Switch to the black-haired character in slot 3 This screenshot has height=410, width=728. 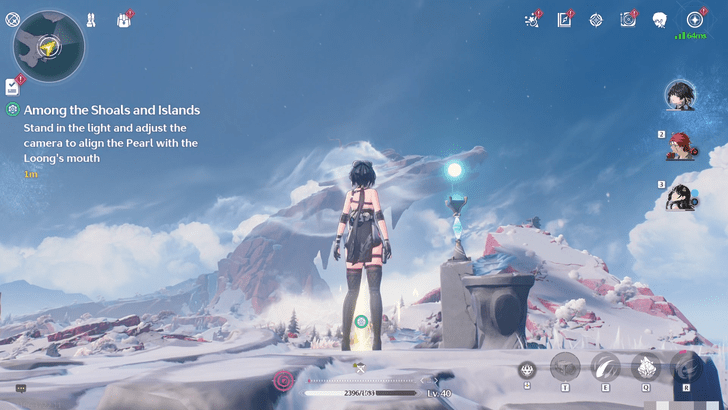[x=683, y=196]
